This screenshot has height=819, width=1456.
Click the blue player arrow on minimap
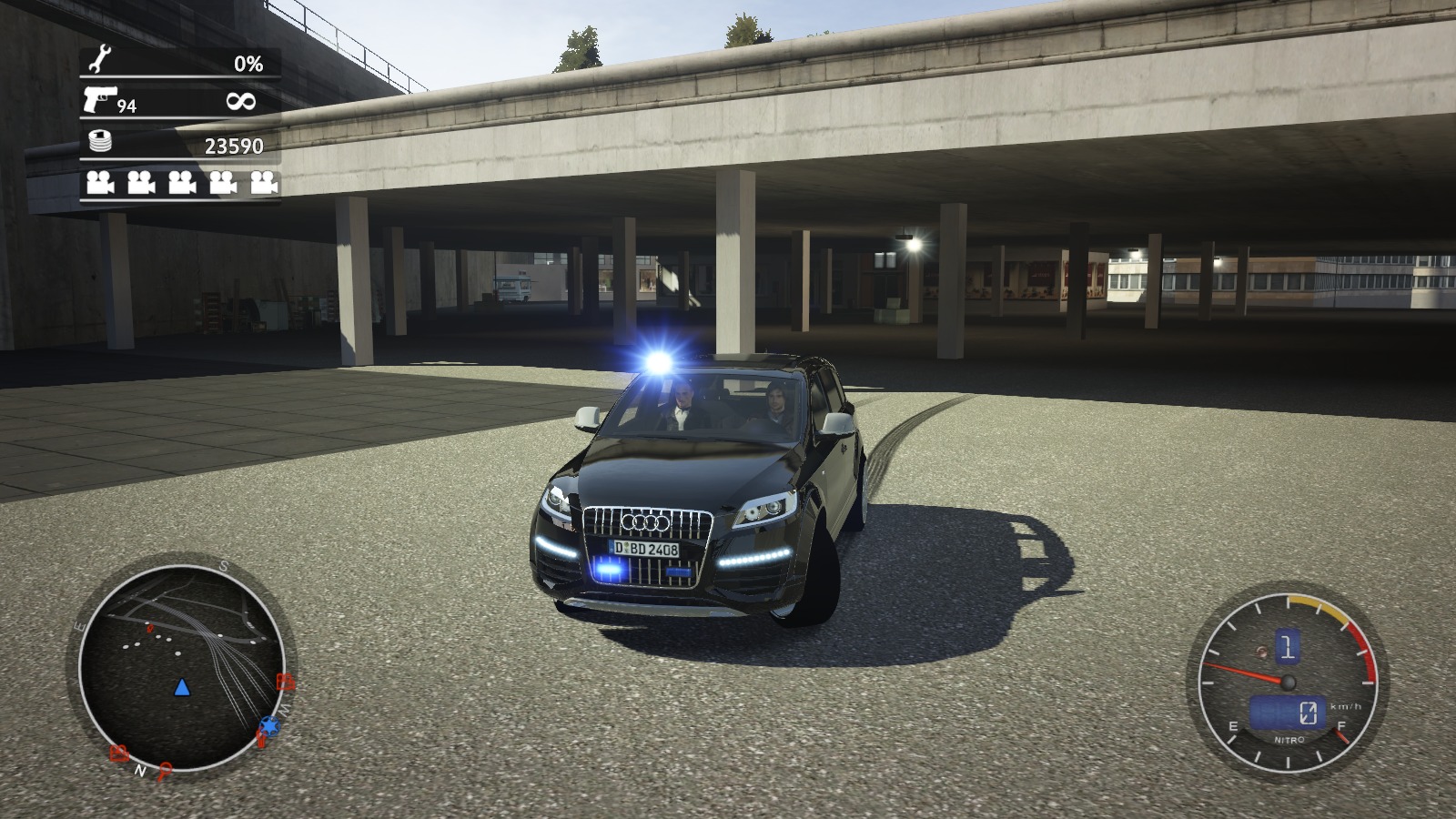tap(181, 687)
